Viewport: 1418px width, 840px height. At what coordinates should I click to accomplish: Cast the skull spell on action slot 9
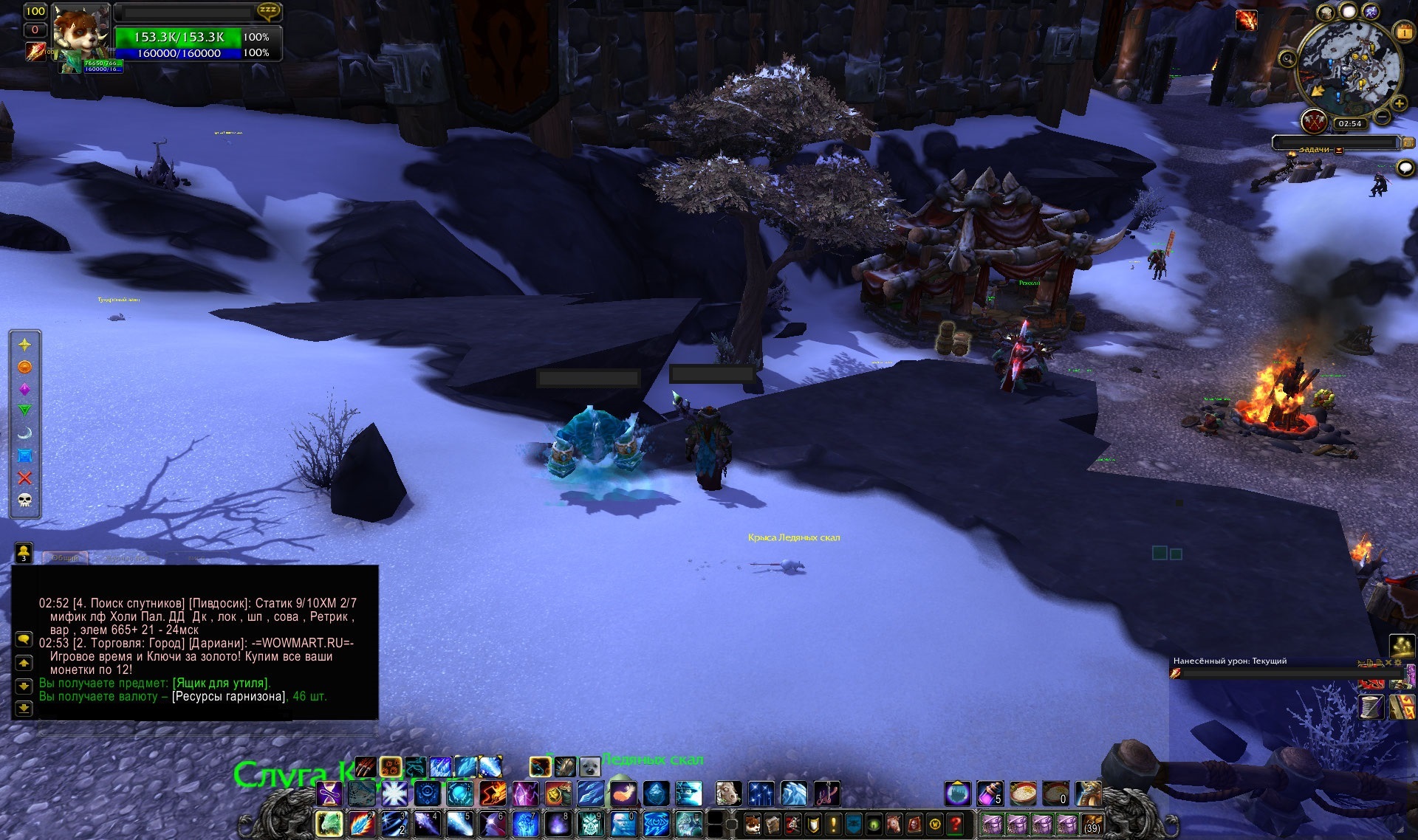click(591, 824)
